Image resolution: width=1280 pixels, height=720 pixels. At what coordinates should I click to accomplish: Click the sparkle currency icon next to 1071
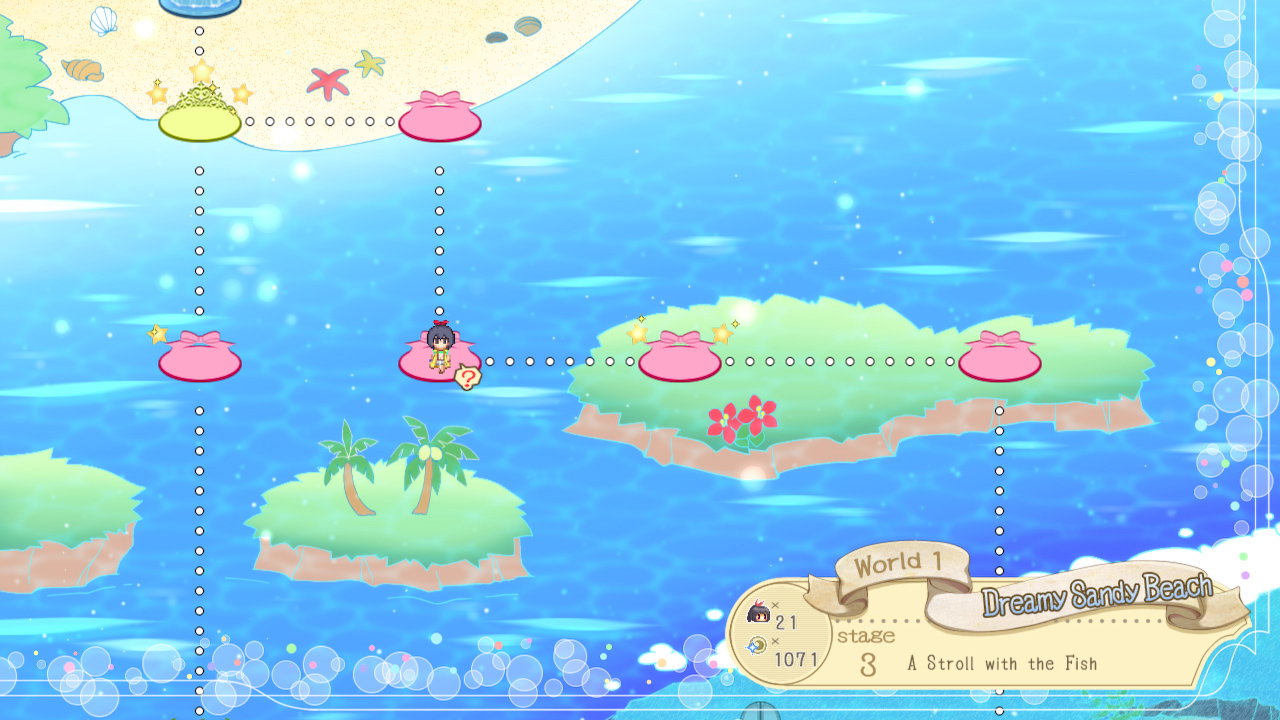coord(757,647)
